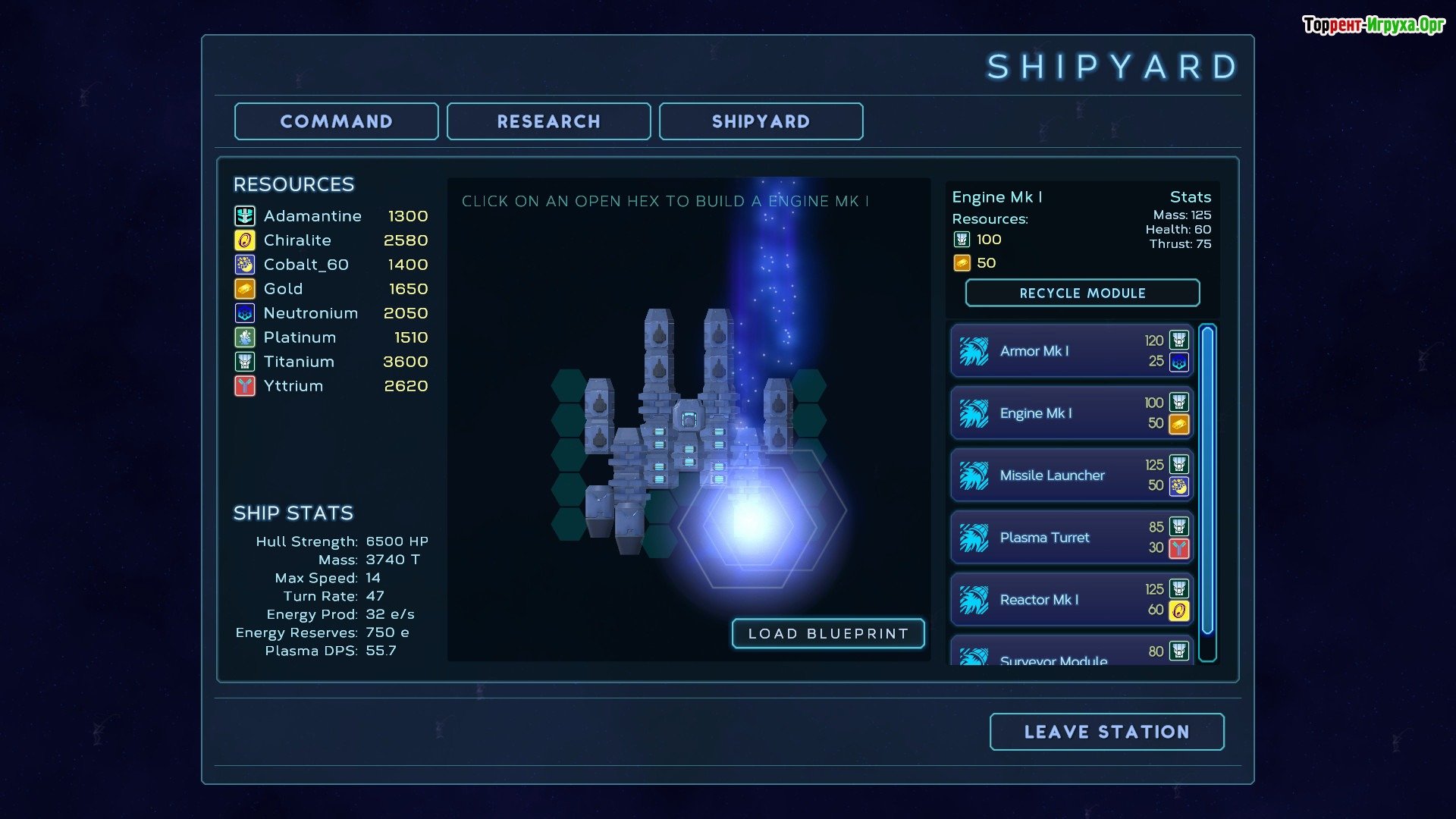This screenshot has width=1456, height=819.
Task: Load a ship blueprint
Action: pyautogui.click(x=828, y=634)
